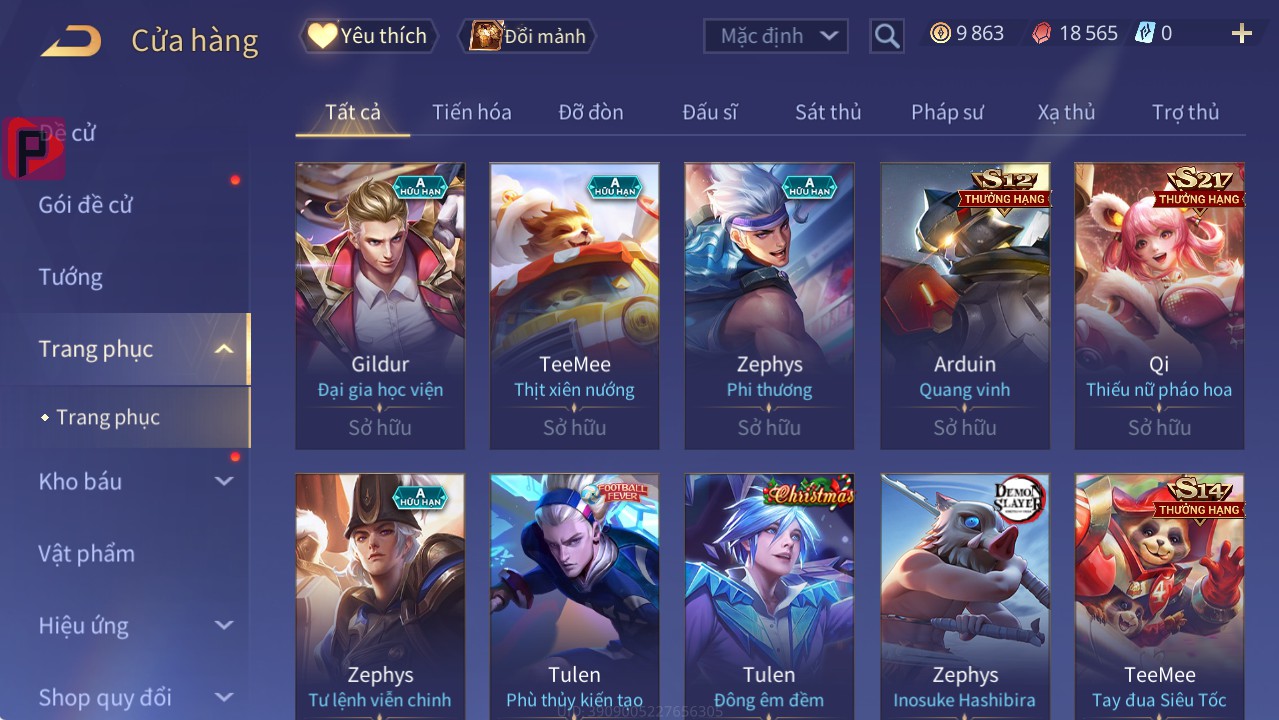Select the Pháp sư tab
The width and height of the screenshot is (1279, 720).
[x=947, y=112]
